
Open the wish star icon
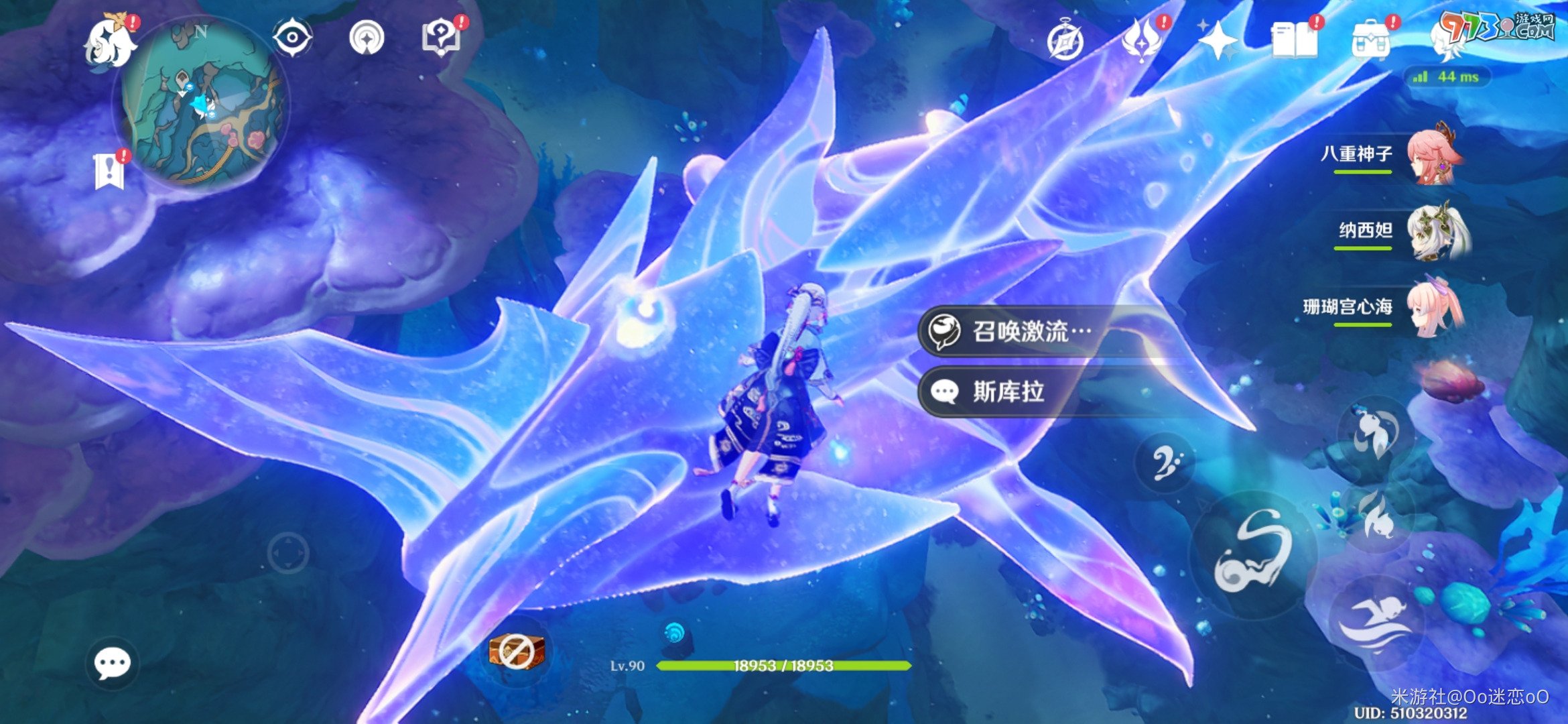pyautogui.click(x=1217, y=42)
